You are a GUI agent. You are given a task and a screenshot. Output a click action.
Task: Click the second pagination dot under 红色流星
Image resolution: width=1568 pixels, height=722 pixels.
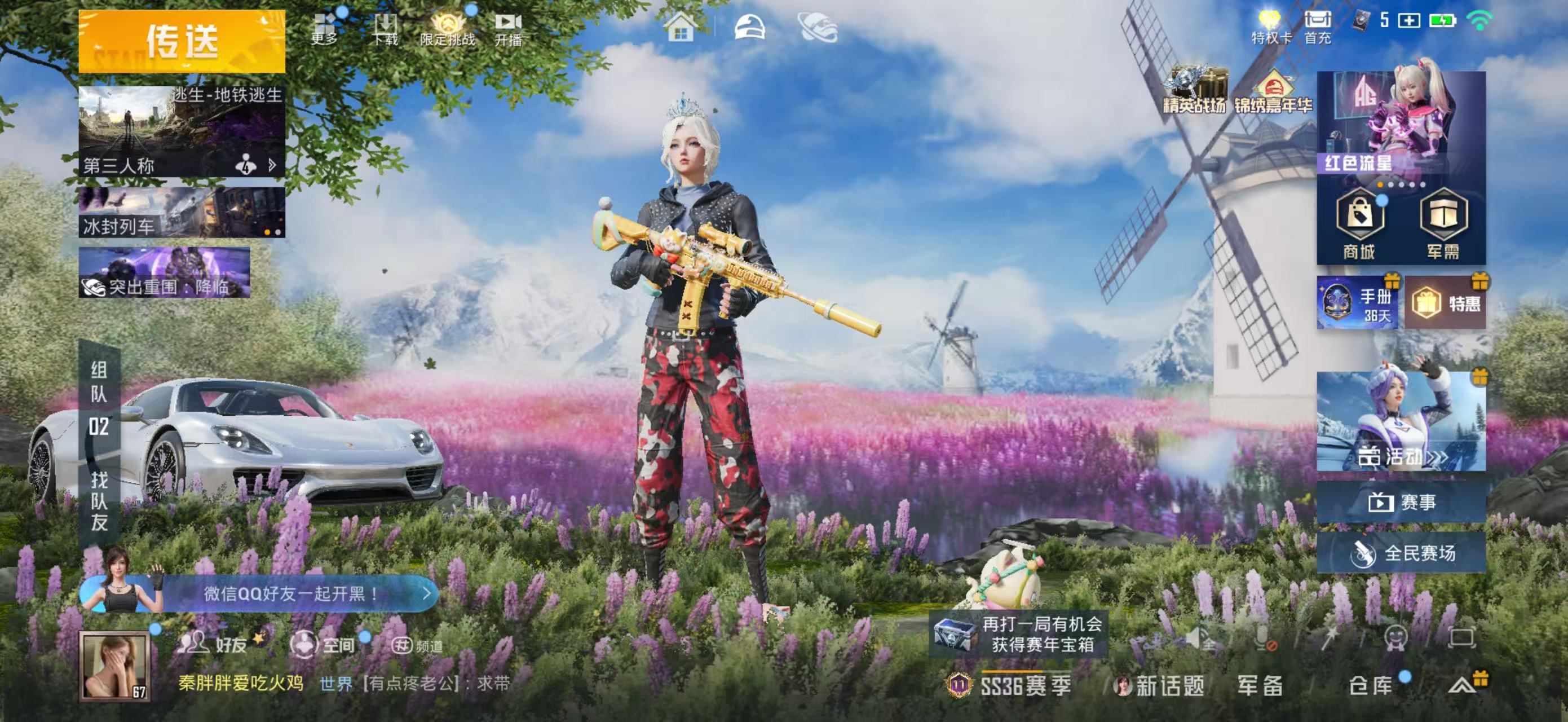1390,185
